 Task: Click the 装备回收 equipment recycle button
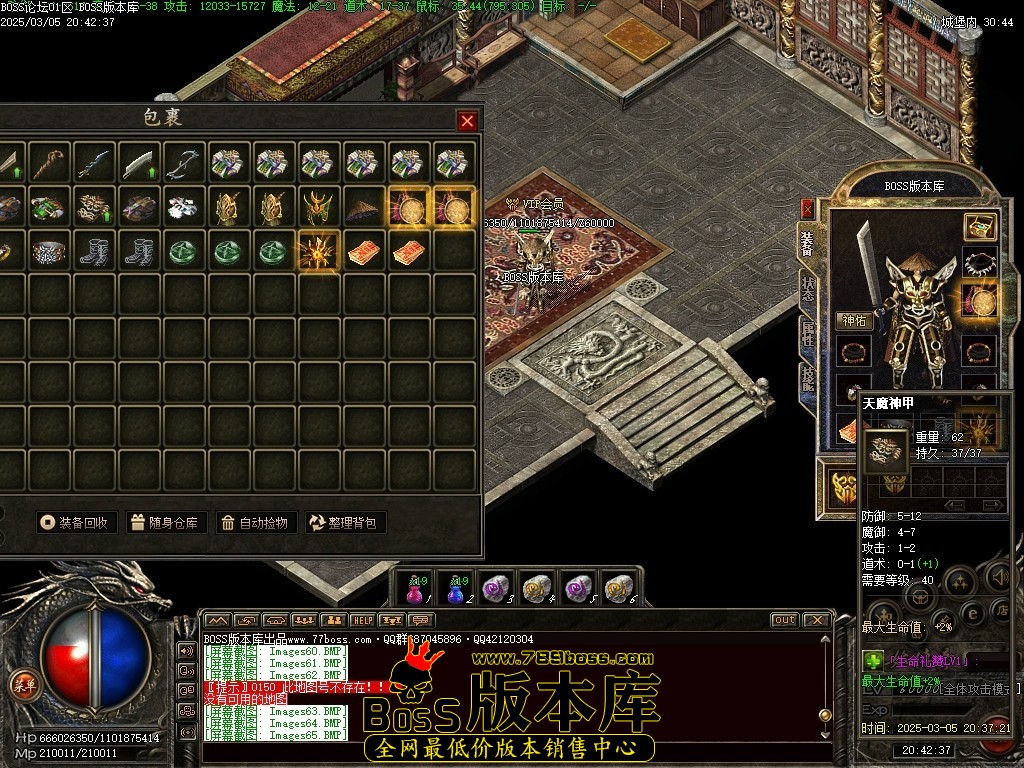pyautogui.click(x=78, y=522)
